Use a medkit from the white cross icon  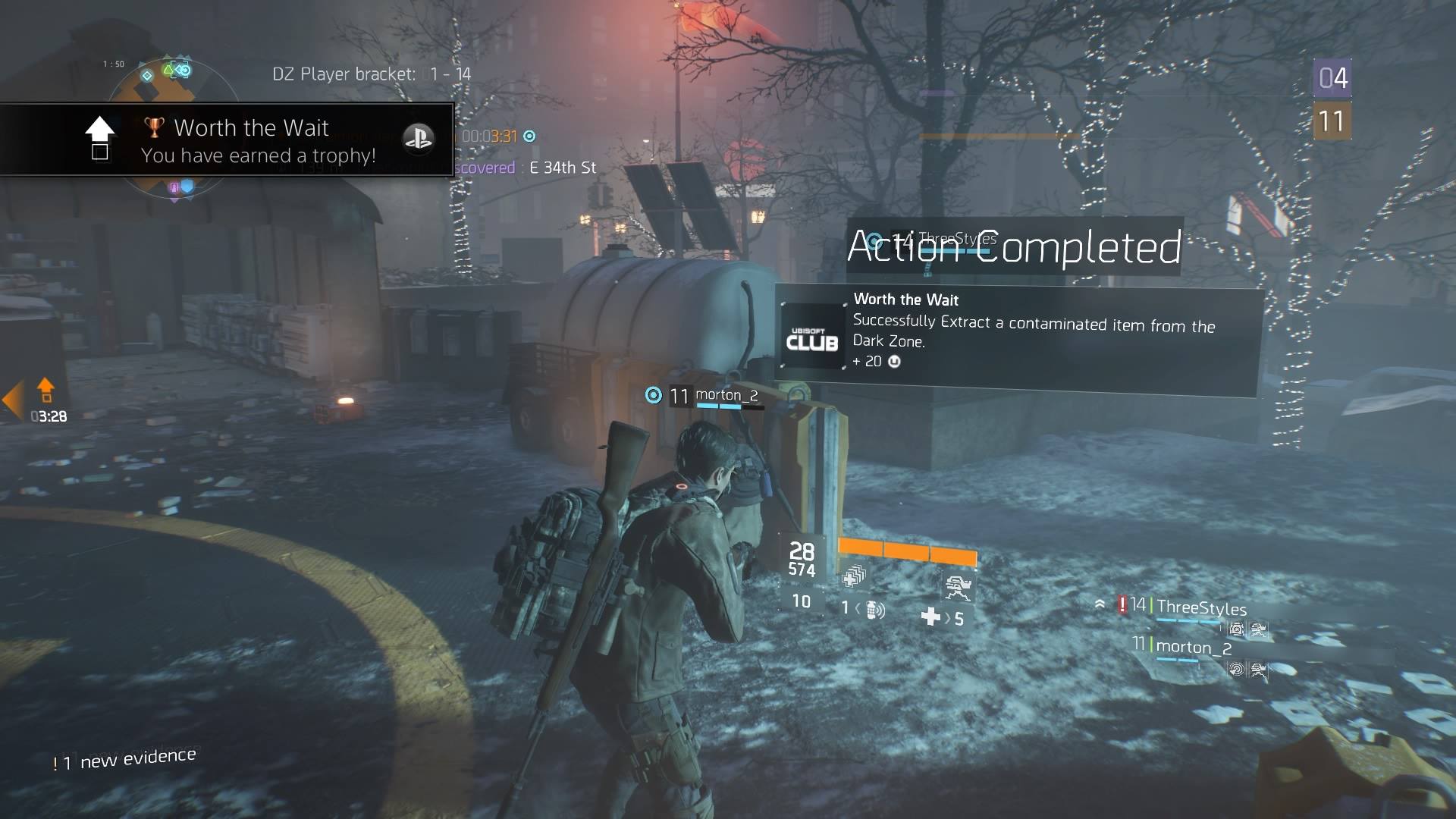pos(931,617)
